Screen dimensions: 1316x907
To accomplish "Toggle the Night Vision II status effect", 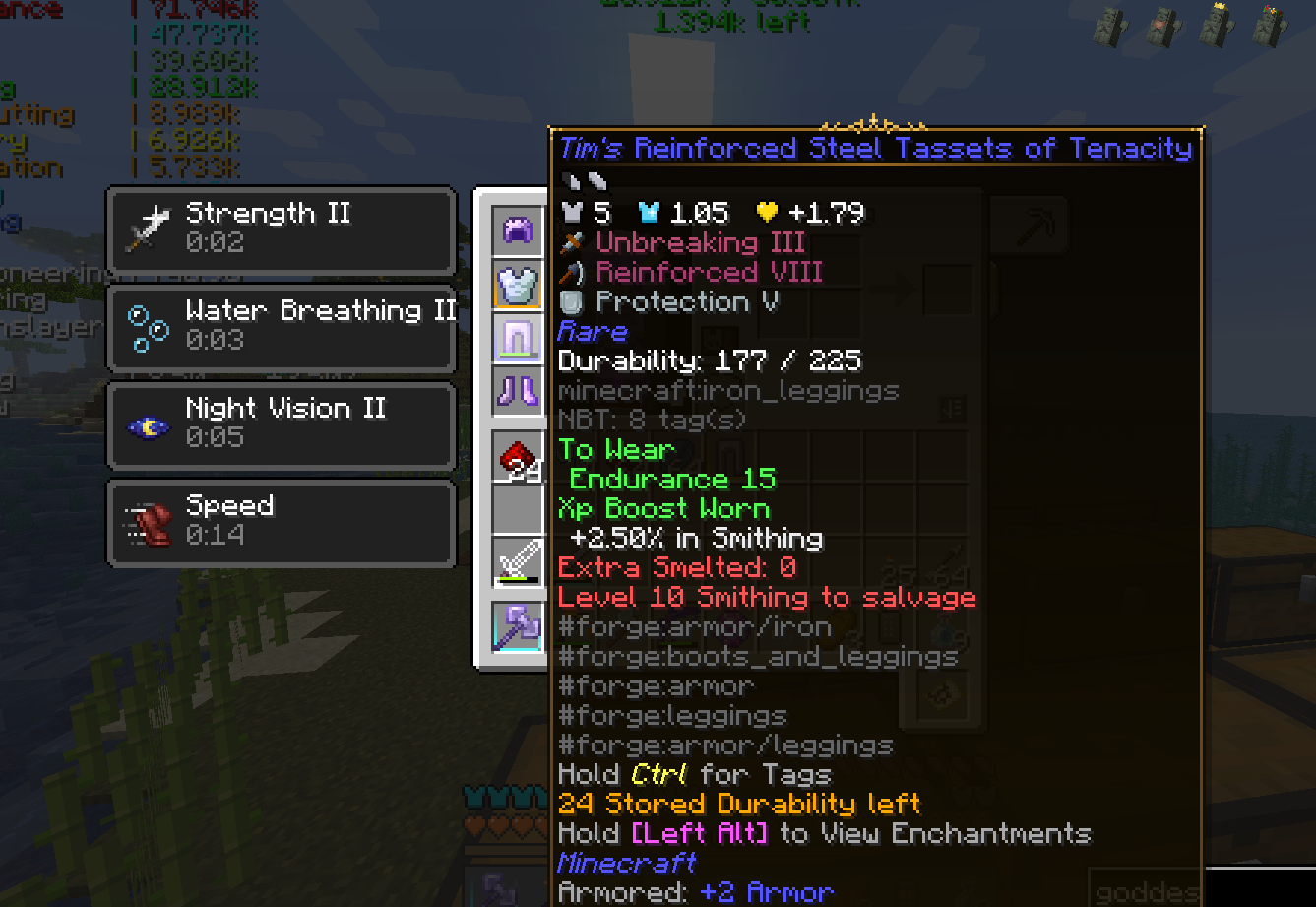I will (x=282, y=424).
